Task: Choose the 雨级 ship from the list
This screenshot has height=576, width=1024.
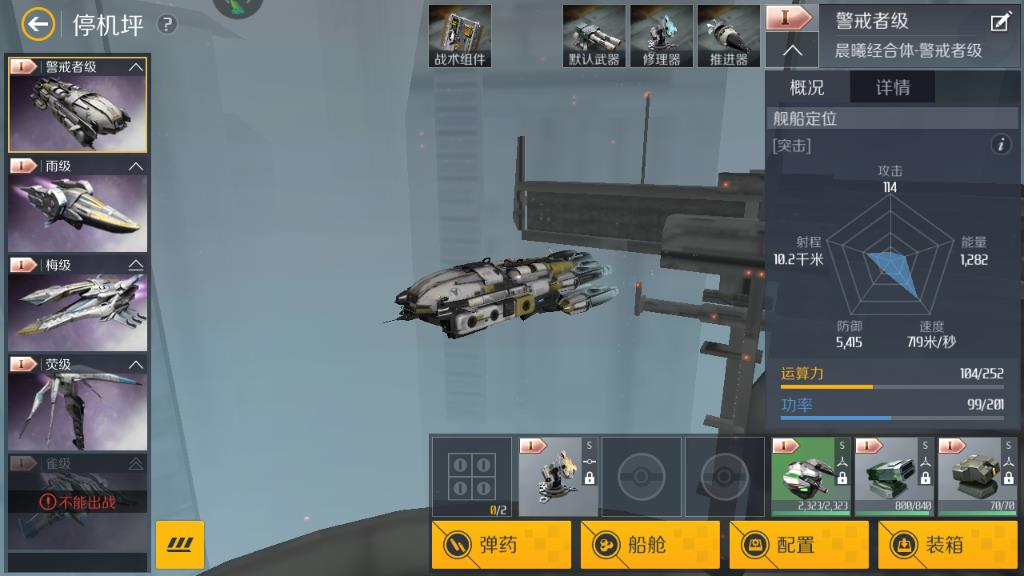Action: (x=77, y=204)
